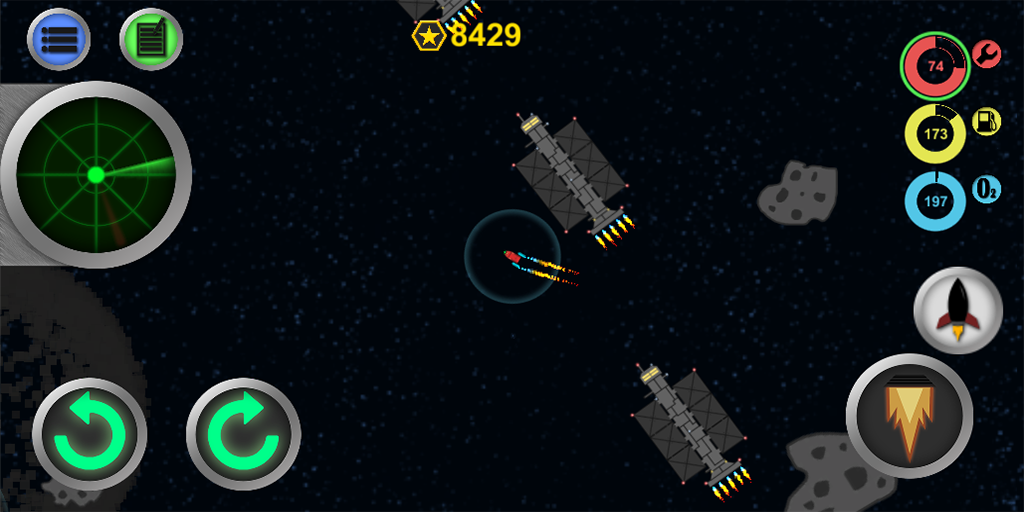Rotate ship counterclockwise with left arrow button

tap(90, 435)
